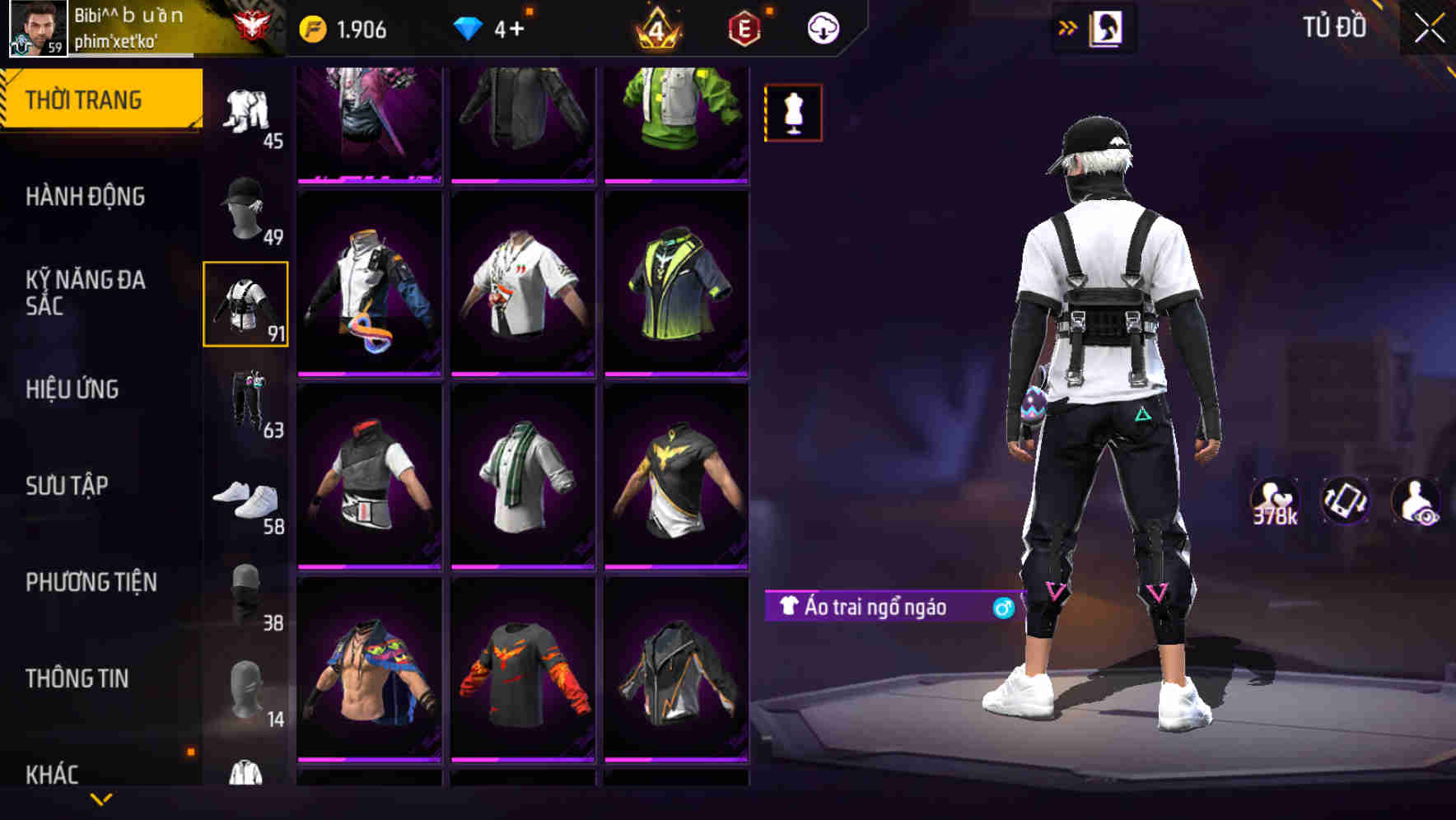
Task: Switch to the HÀNH ĐỘNG tab
Action: click(88, 197)
